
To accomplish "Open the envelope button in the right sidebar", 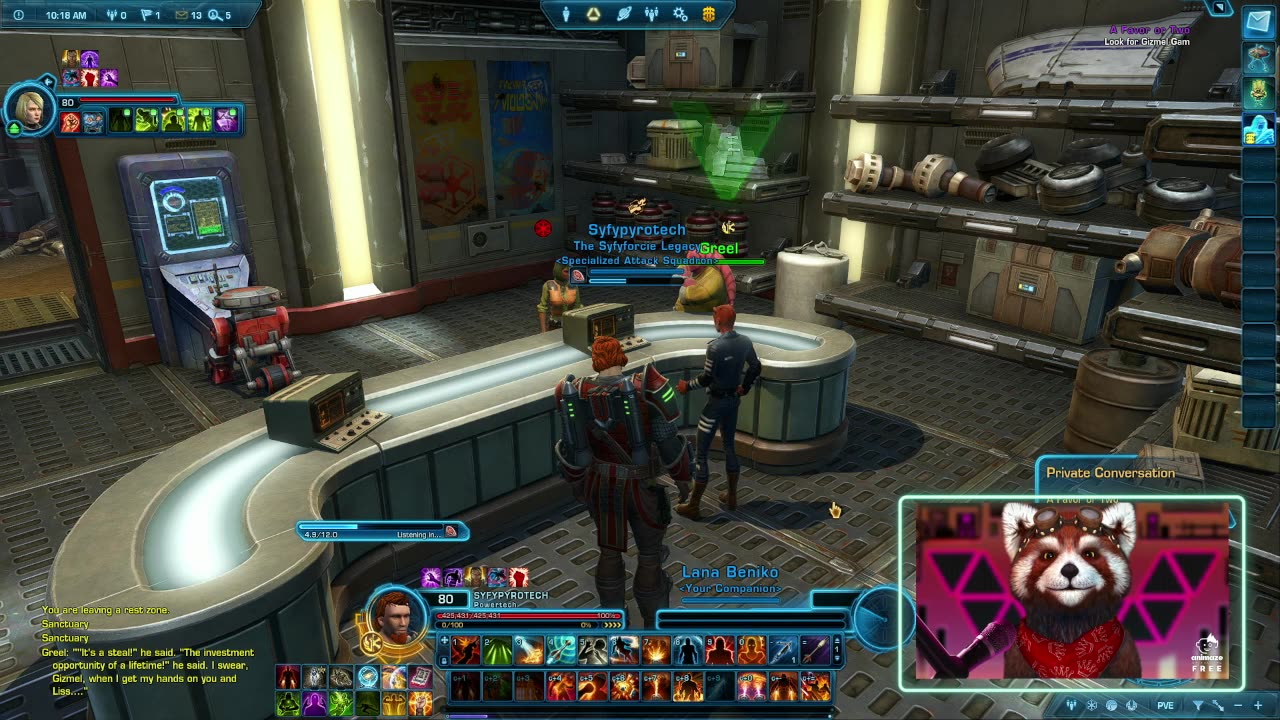I will [1258, 24].
